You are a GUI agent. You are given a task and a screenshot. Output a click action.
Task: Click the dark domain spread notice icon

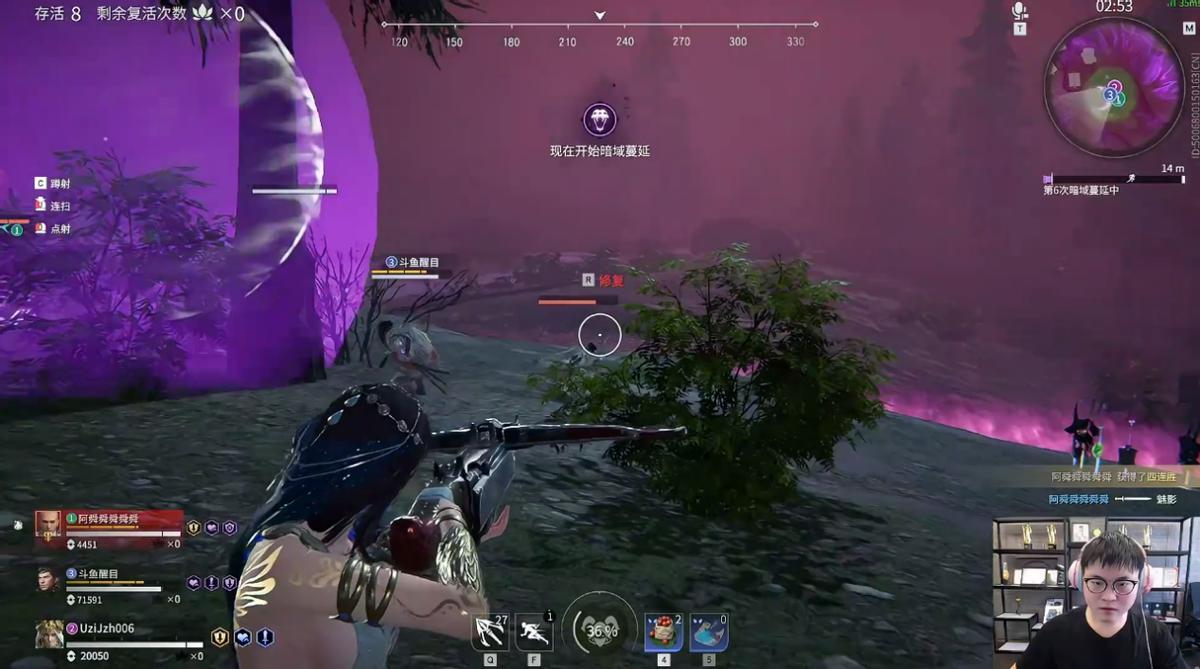(x=599, y=121)
